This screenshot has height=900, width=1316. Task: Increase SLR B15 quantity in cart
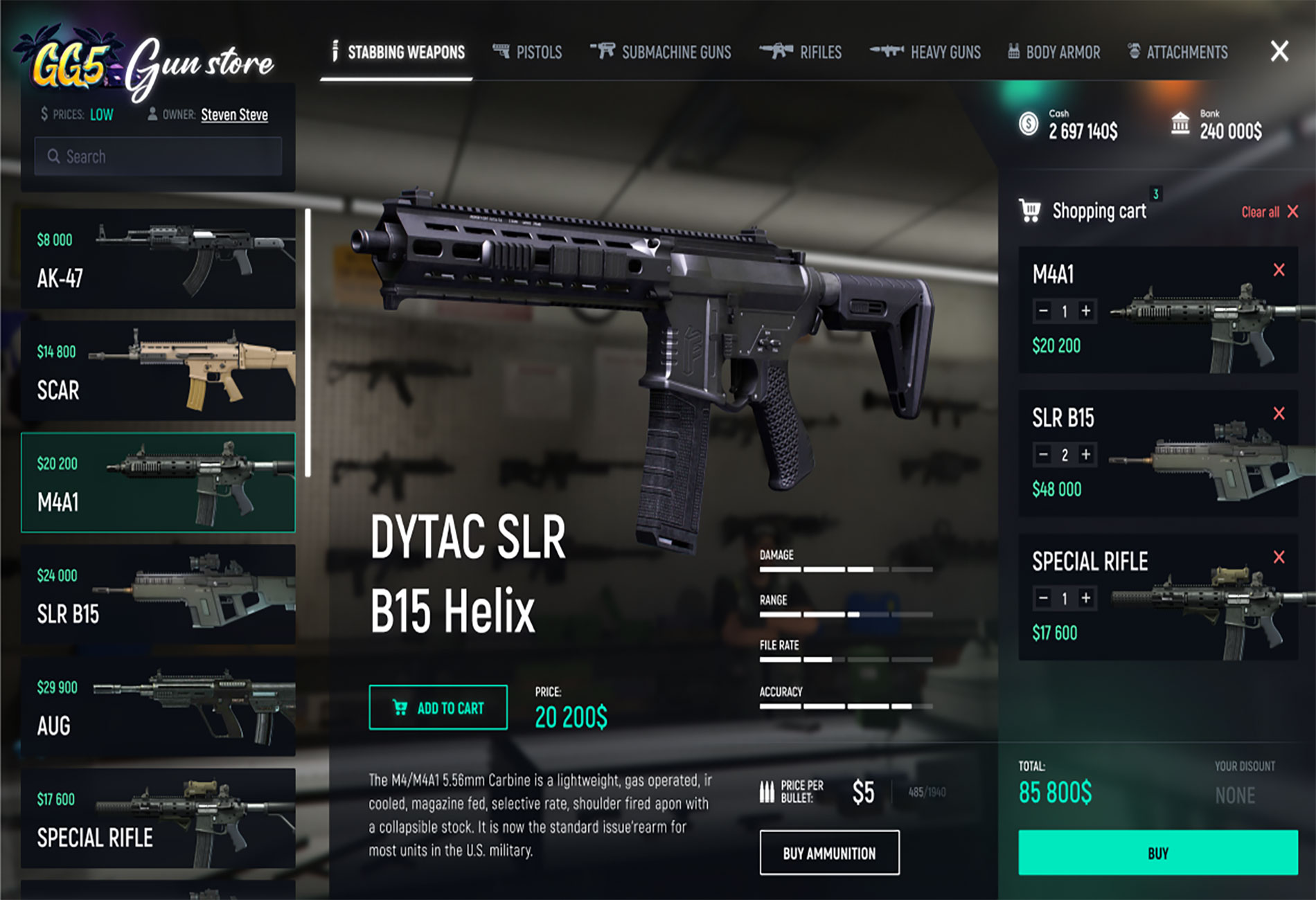(x=1086, y=454)
